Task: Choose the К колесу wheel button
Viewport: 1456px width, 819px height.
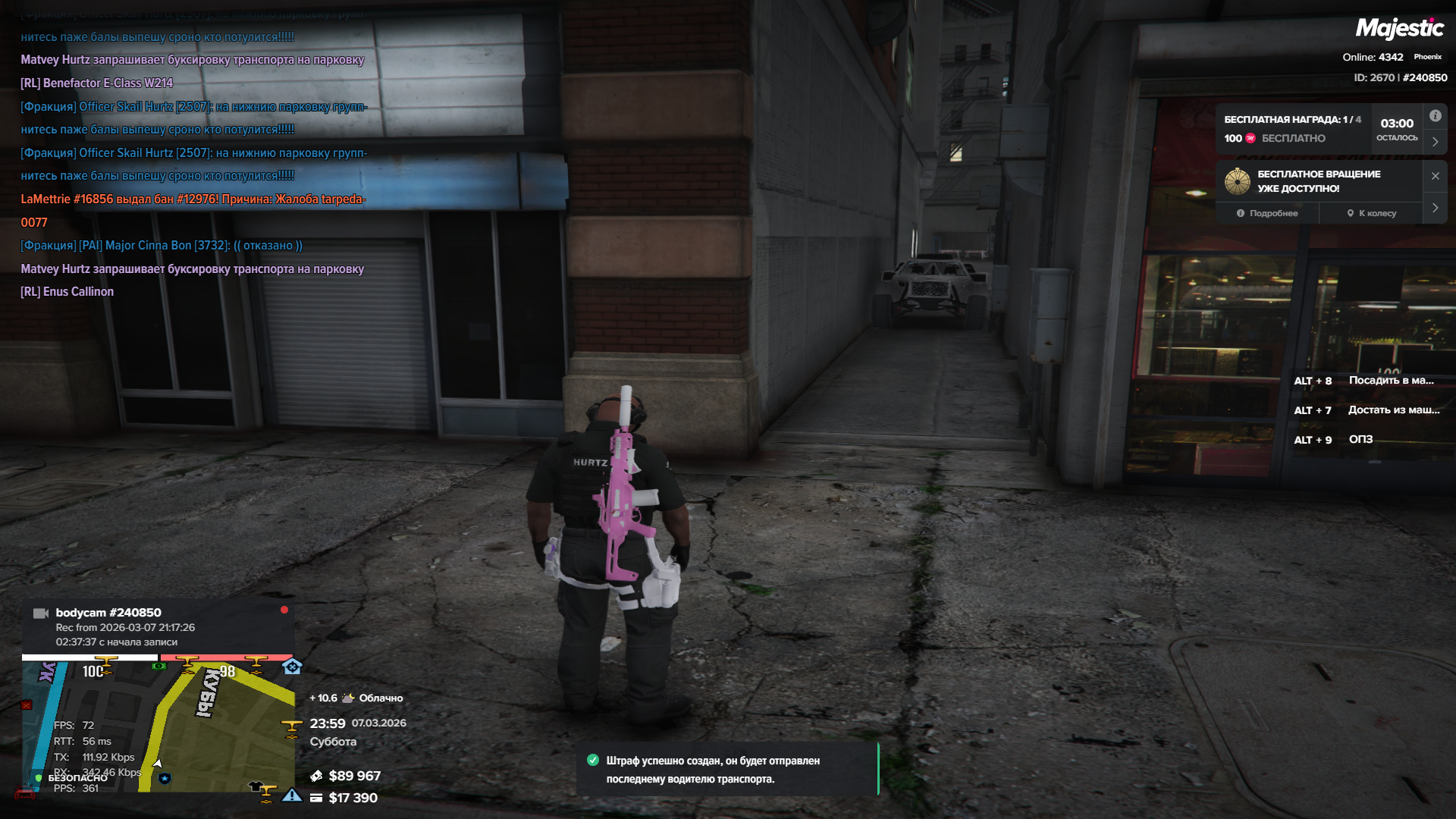Action: point(1371,213)
